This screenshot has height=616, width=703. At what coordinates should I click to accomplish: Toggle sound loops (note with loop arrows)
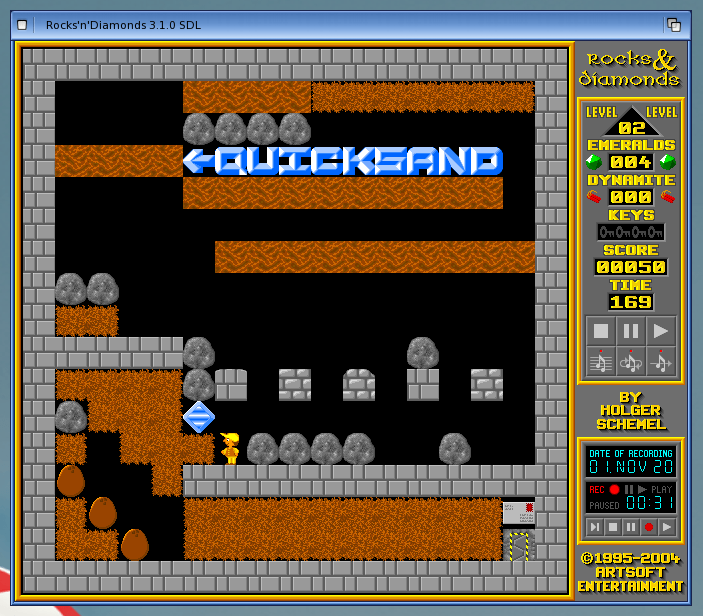coord(630,362)
